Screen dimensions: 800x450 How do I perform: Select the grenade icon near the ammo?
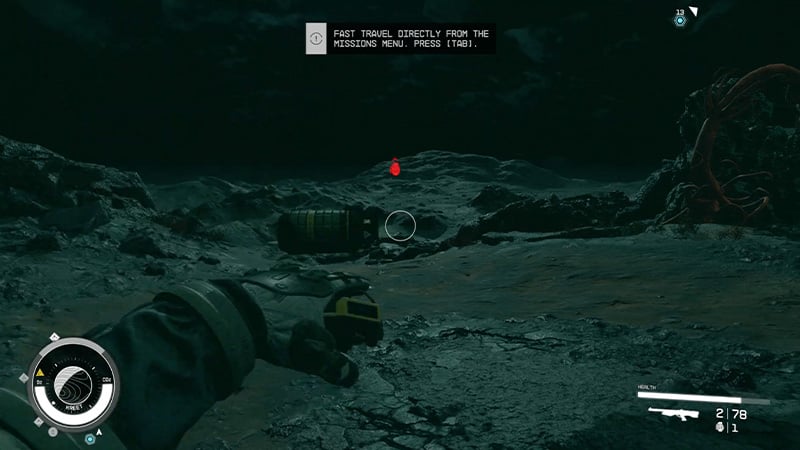tap(720, 428)
